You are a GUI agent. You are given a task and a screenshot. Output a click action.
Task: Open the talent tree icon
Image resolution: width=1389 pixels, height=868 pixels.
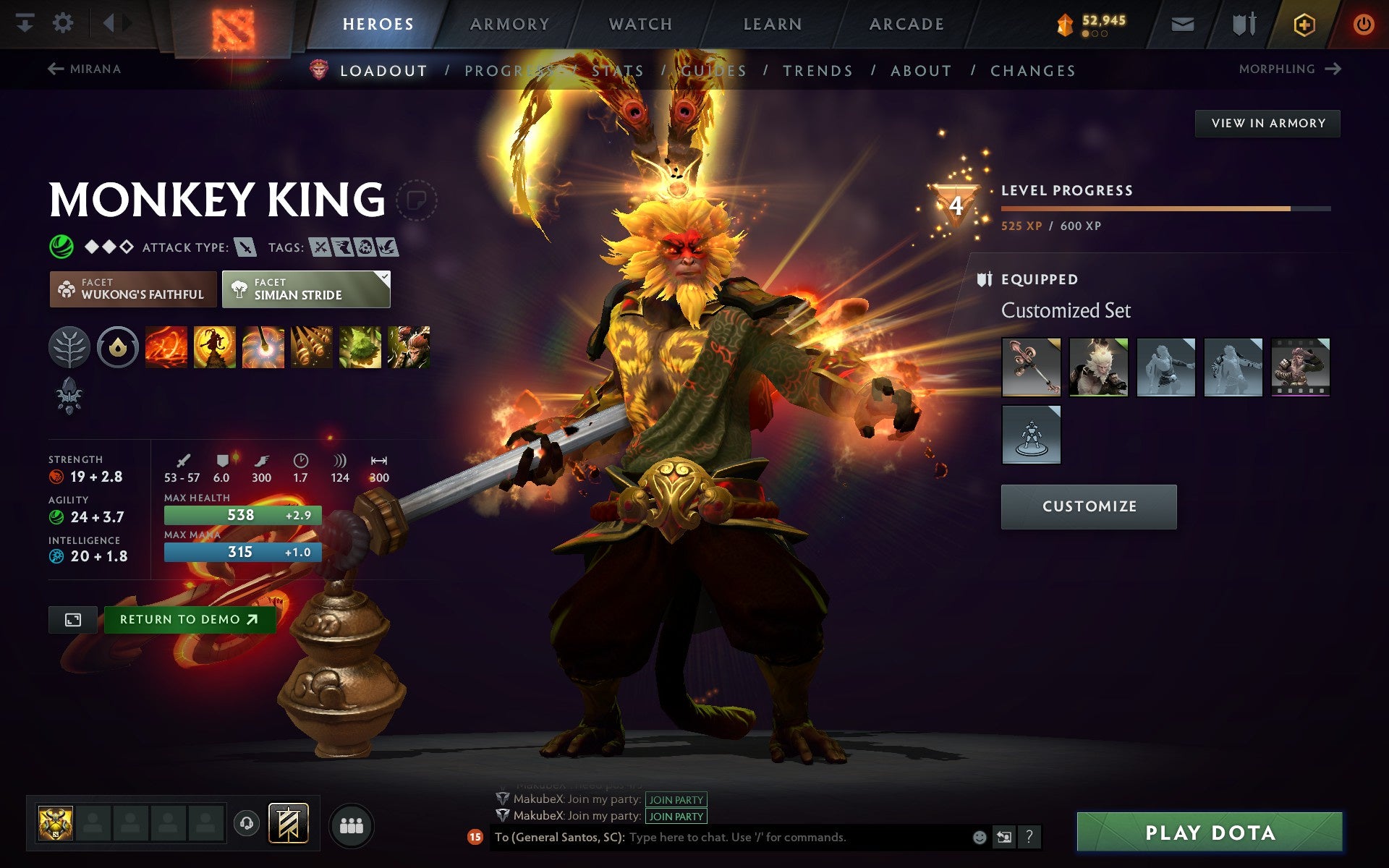(x=70, y=346)
